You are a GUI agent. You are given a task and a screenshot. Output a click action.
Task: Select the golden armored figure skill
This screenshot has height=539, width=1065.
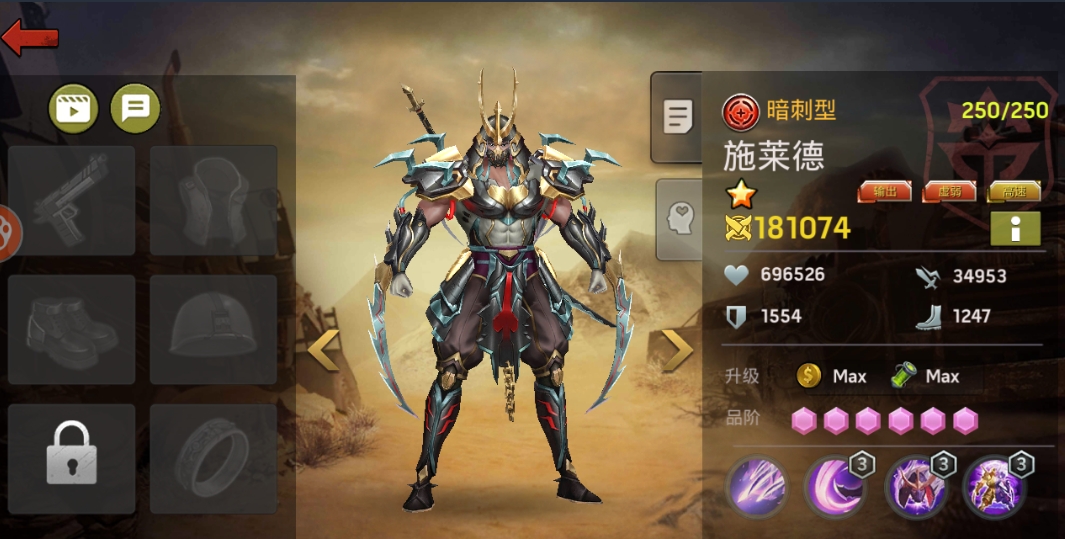point(991,487)
